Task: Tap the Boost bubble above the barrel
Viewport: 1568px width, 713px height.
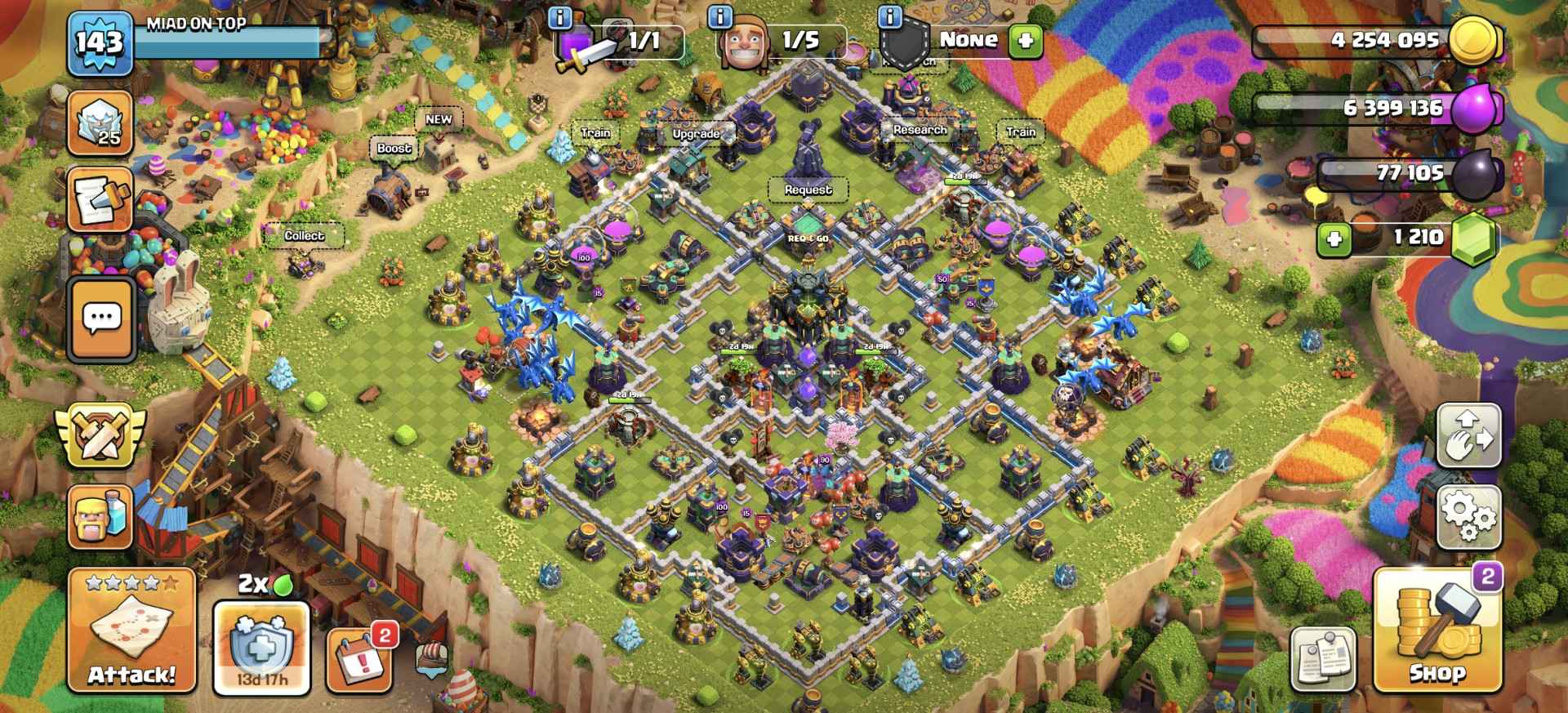Action: pos(394,148)
